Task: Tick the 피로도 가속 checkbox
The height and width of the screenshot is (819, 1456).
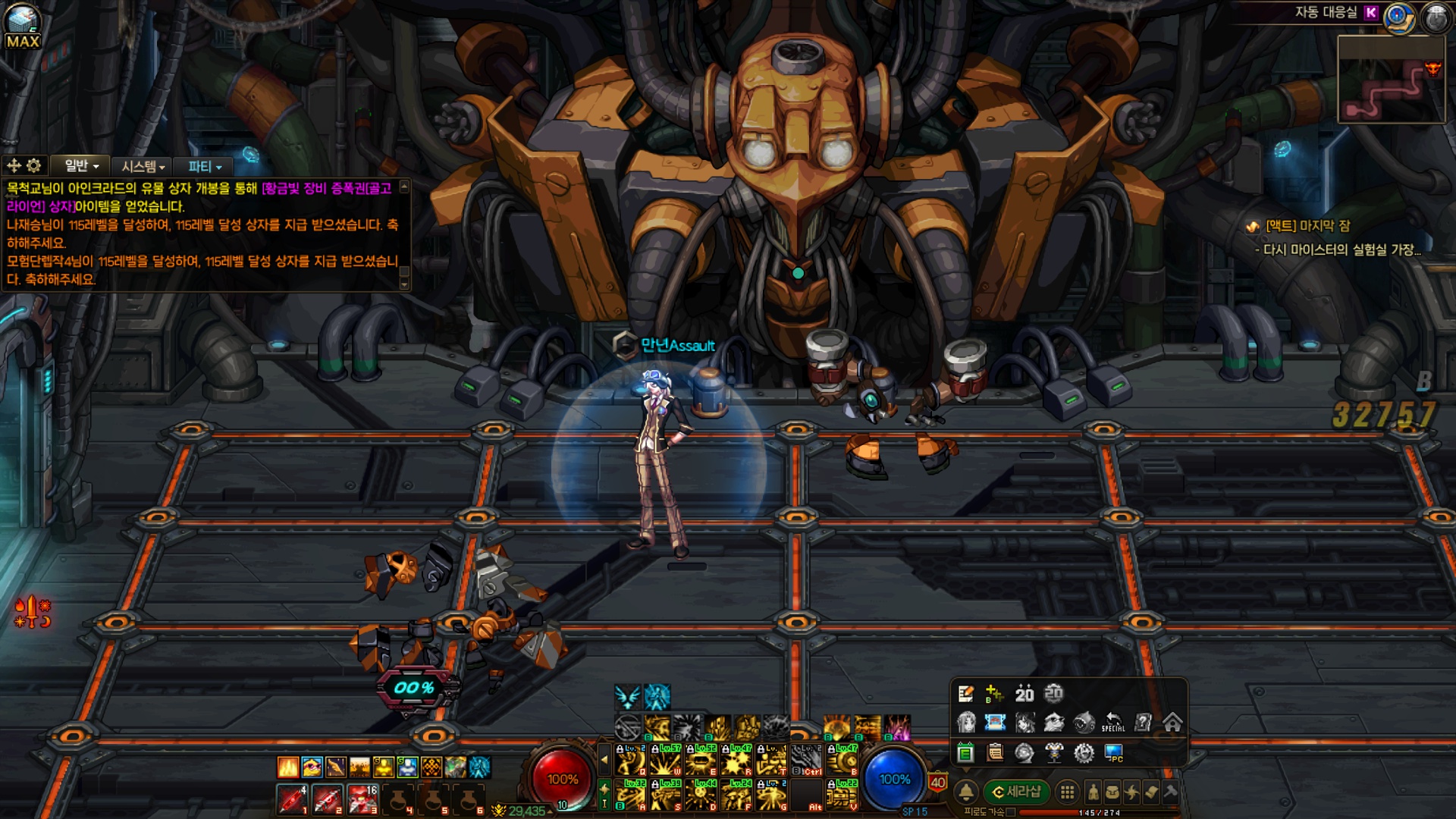Action: [x=1011, y=812]
